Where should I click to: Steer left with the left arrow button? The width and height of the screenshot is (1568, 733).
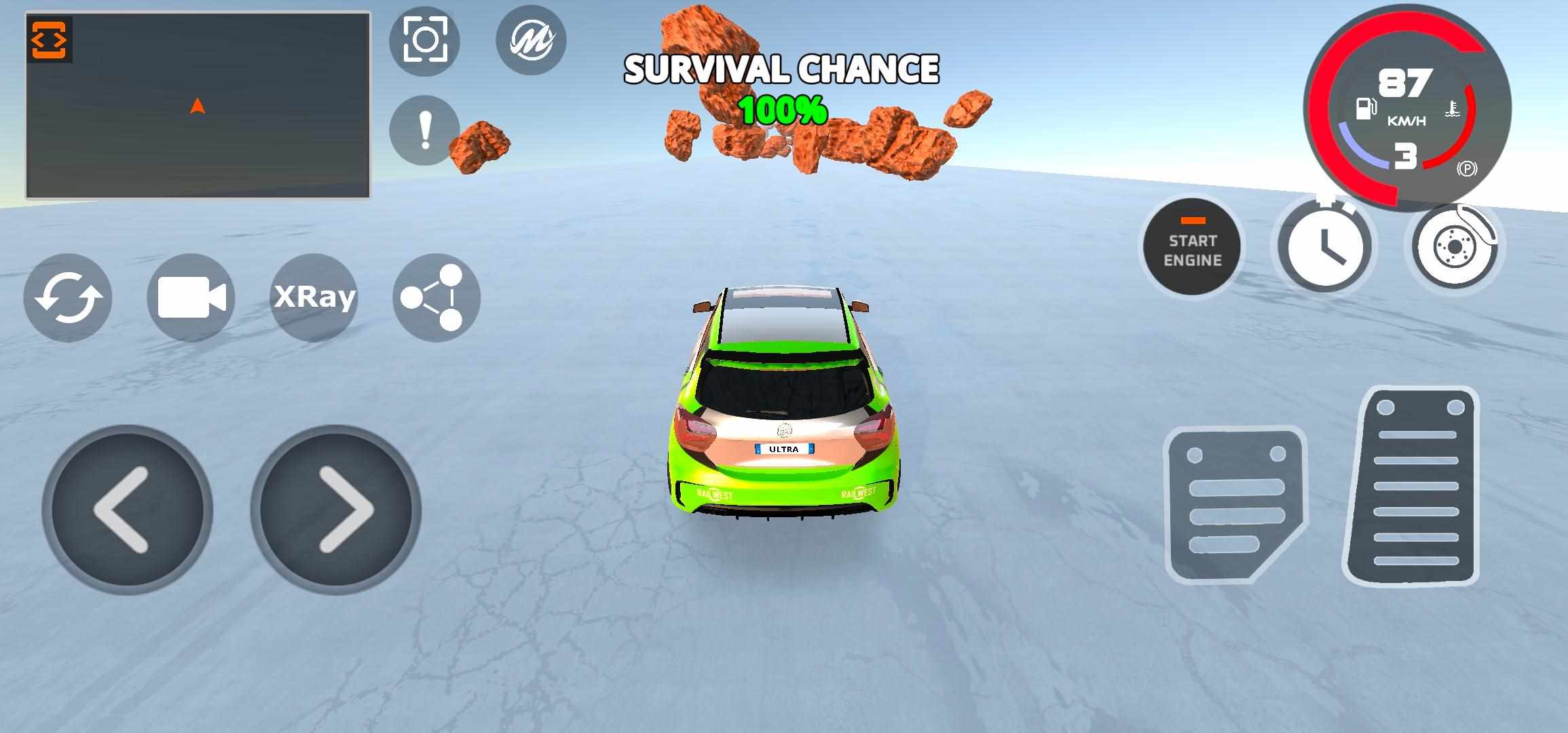[x=127, y=510]
